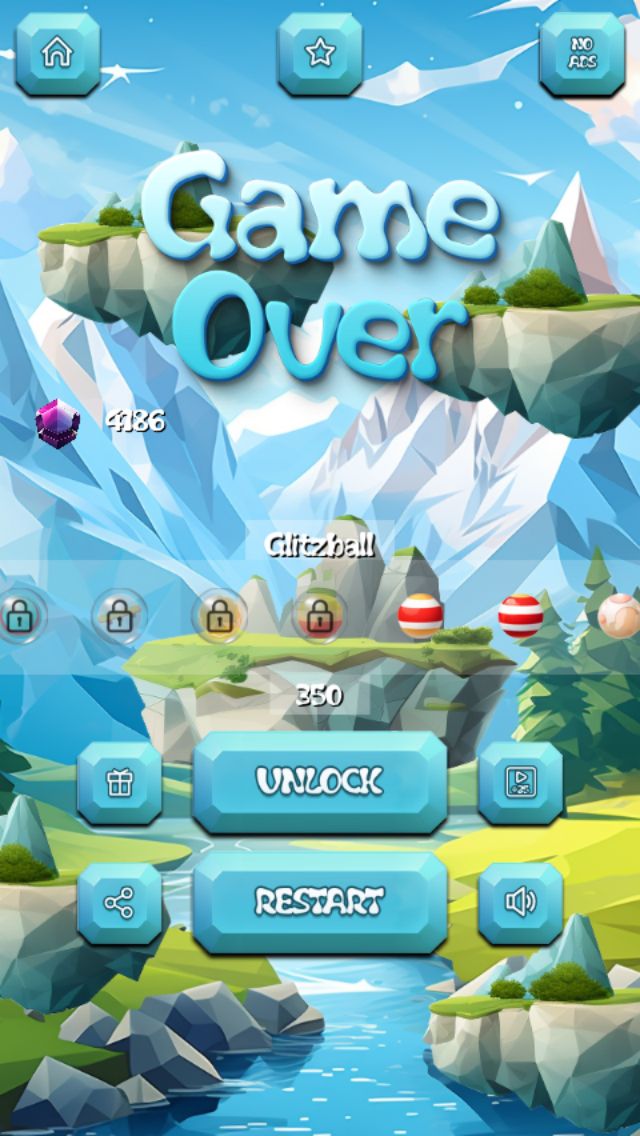
Task: Tap the No Ads button
Action: coord(581,54)
